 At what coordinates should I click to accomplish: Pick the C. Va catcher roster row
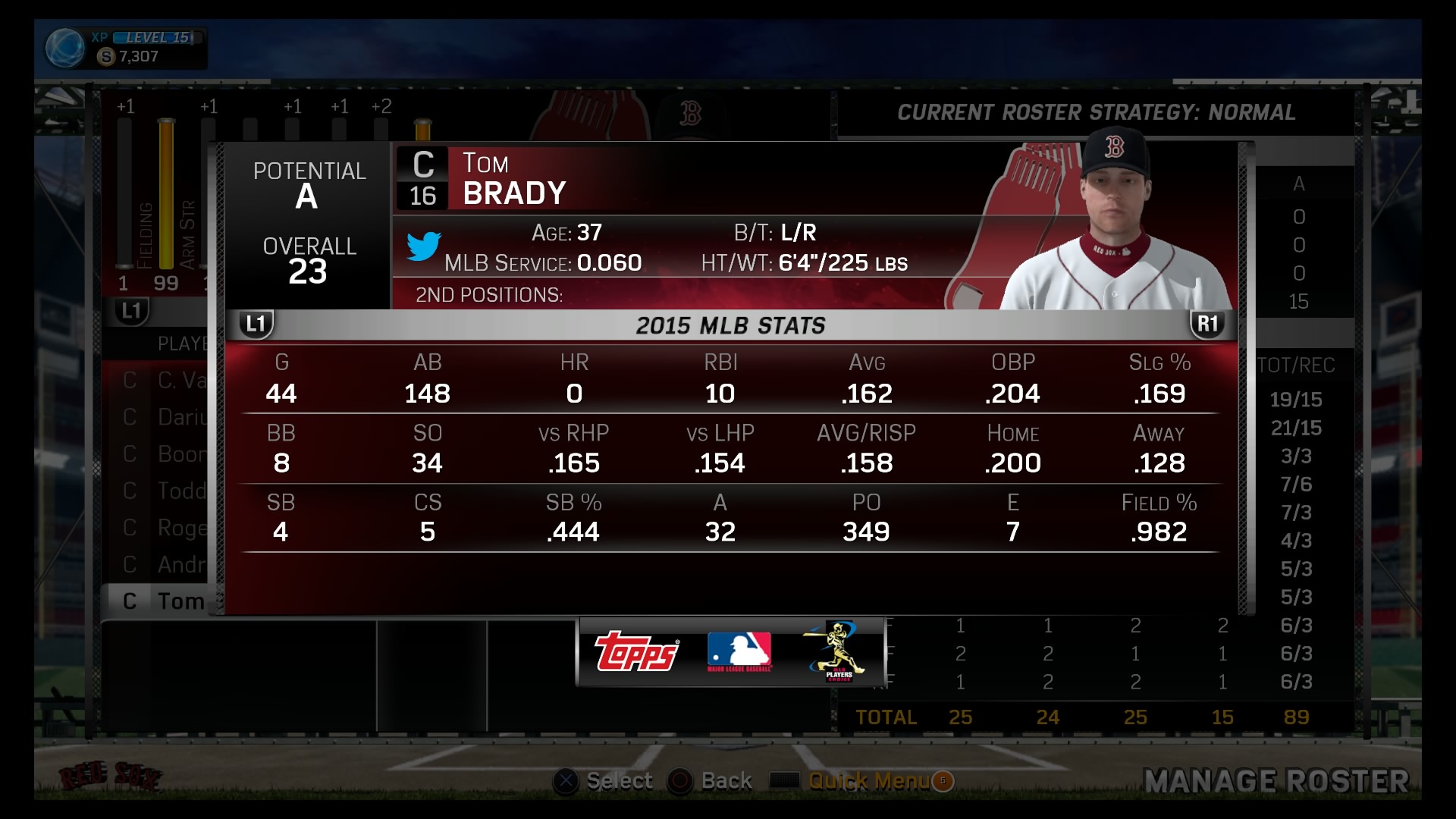click(163, 380)
